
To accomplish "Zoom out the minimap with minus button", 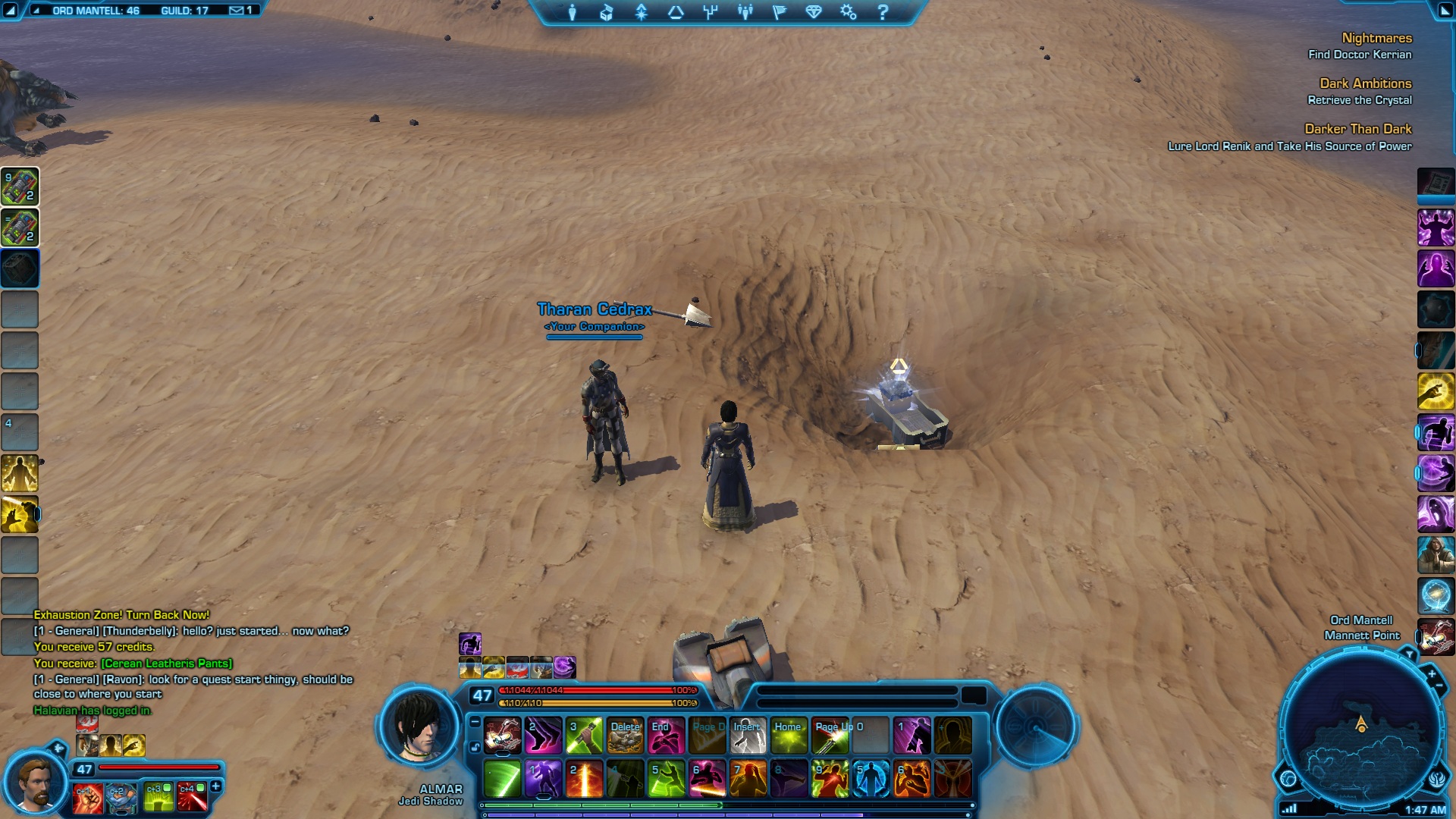I will tap(1439, 686).
